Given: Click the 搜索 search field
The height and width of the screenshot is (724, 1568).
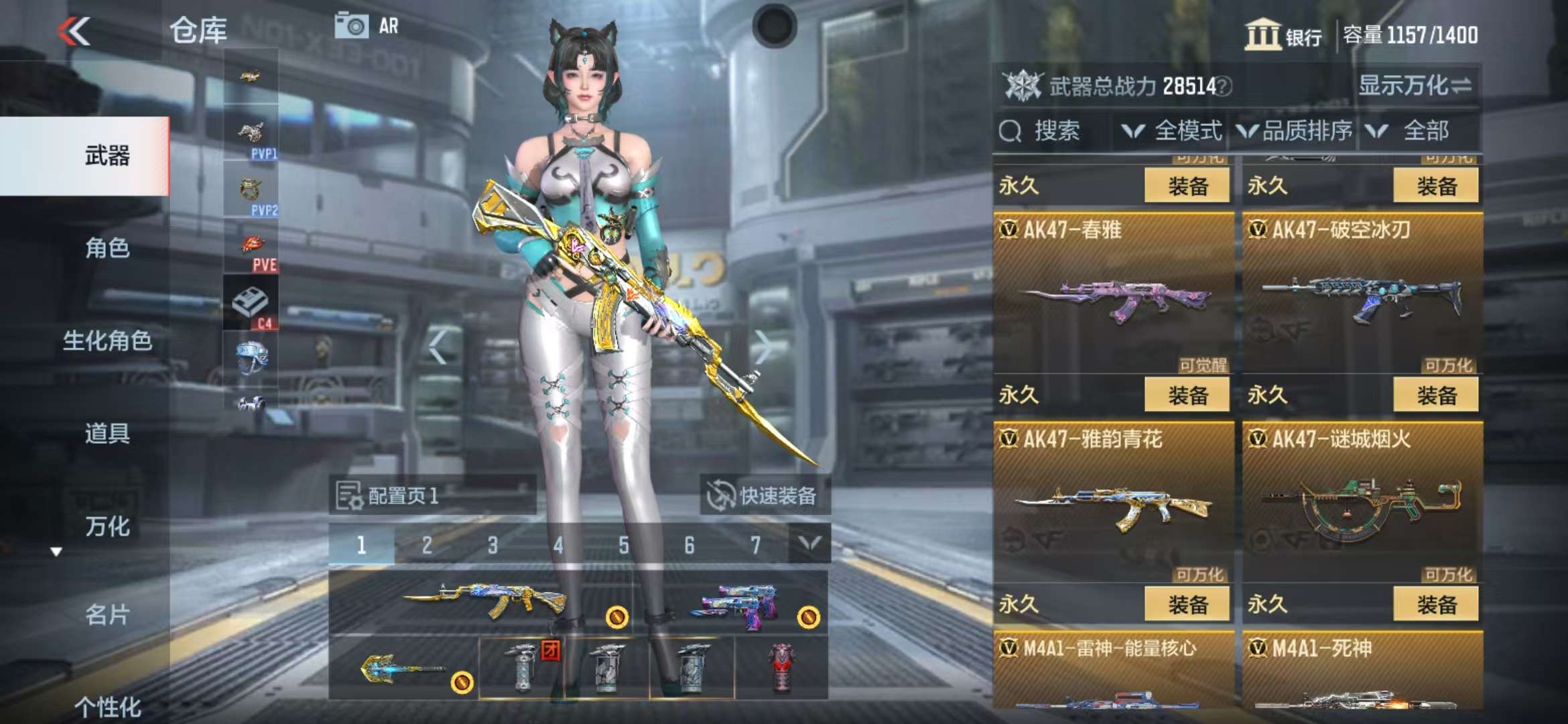Looking at the screenshot, I should coord(1052,131).
